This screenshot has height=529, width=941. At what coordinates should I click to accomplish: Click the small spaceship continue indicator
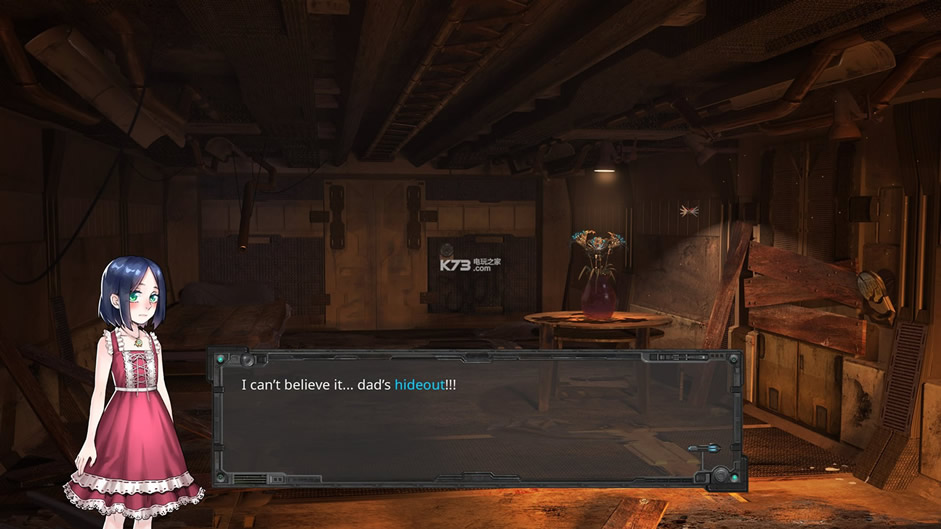(705, 450)
